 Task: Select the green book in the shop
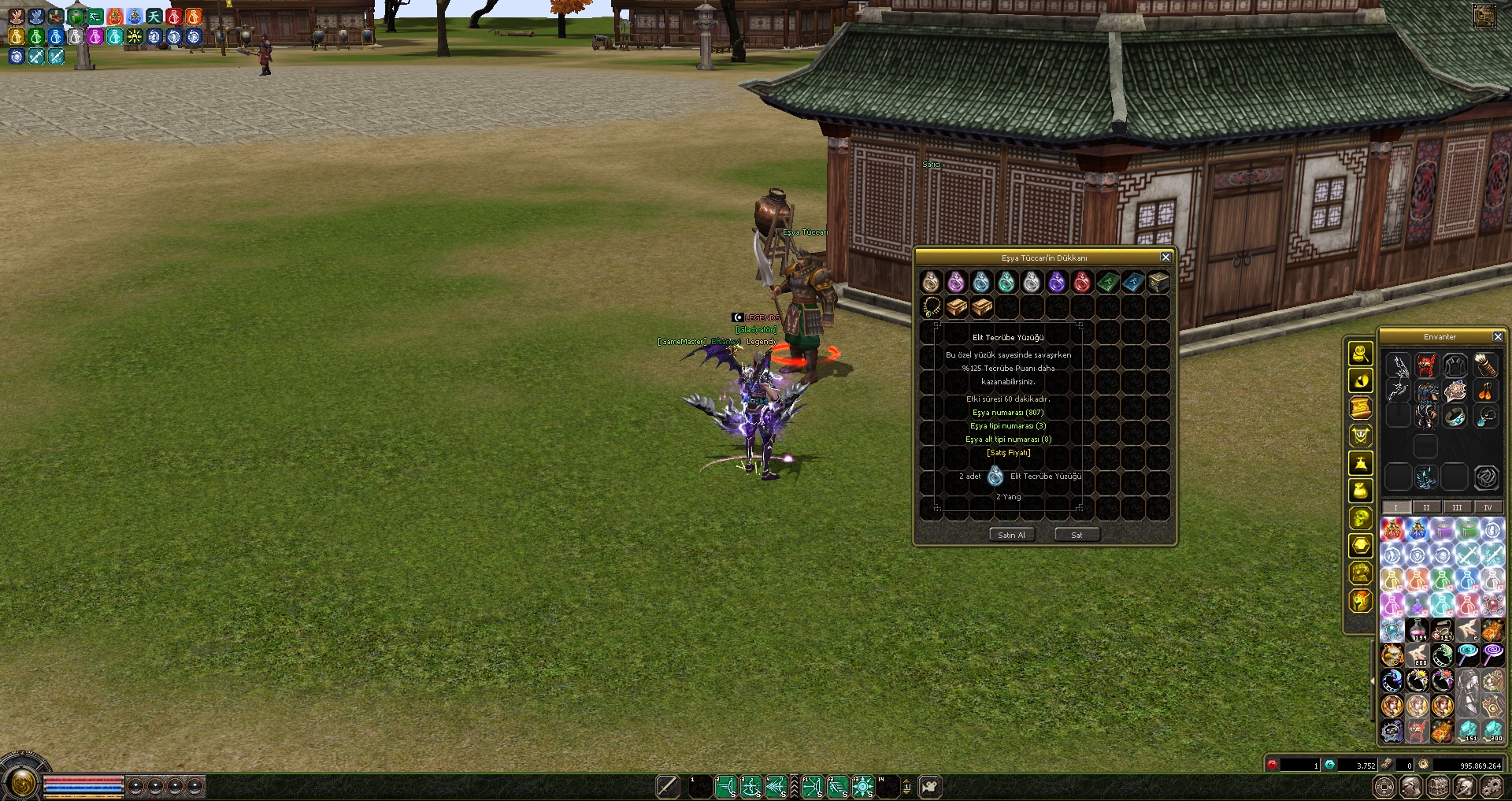click(1107, 282)
